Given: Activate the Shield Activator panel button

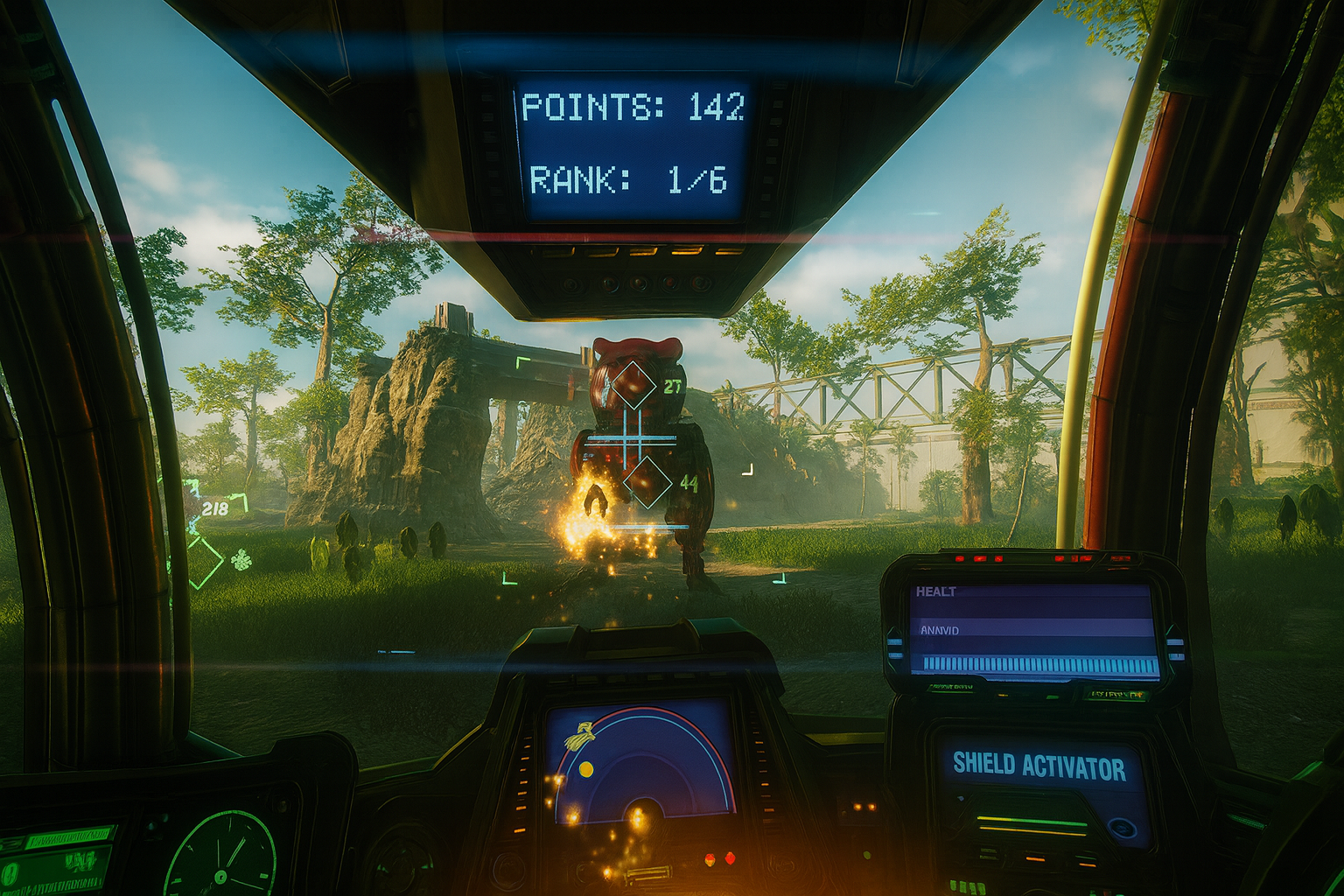Looking at the screenshot, I should 1039,766.
